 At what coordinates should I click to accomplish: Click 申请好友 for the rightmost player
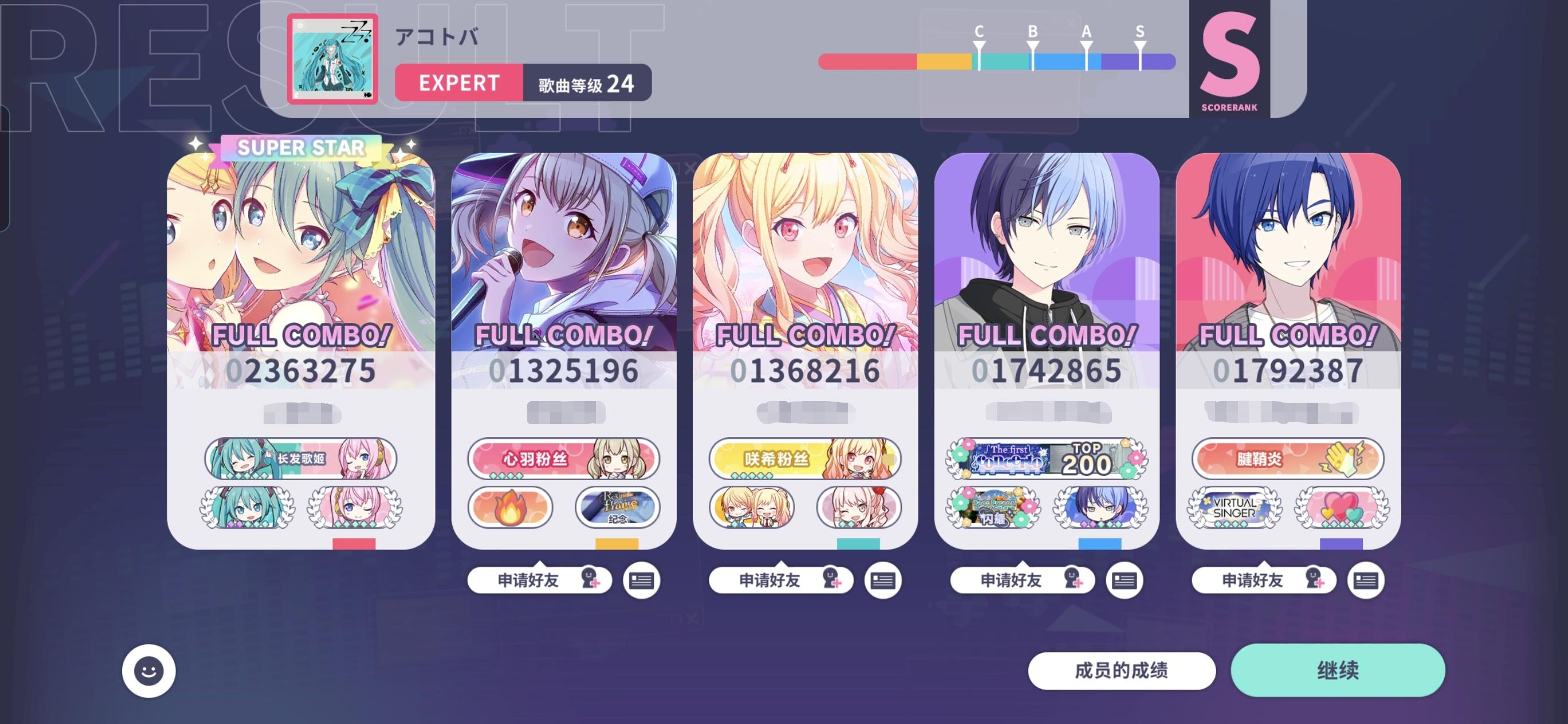(1263, 579)
